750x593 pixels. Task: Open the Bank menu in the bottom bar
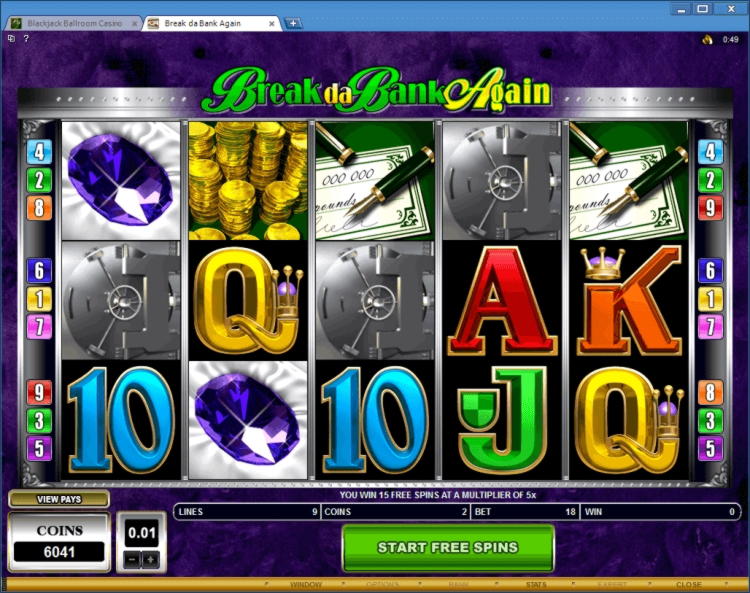click(x=458, y=584)
